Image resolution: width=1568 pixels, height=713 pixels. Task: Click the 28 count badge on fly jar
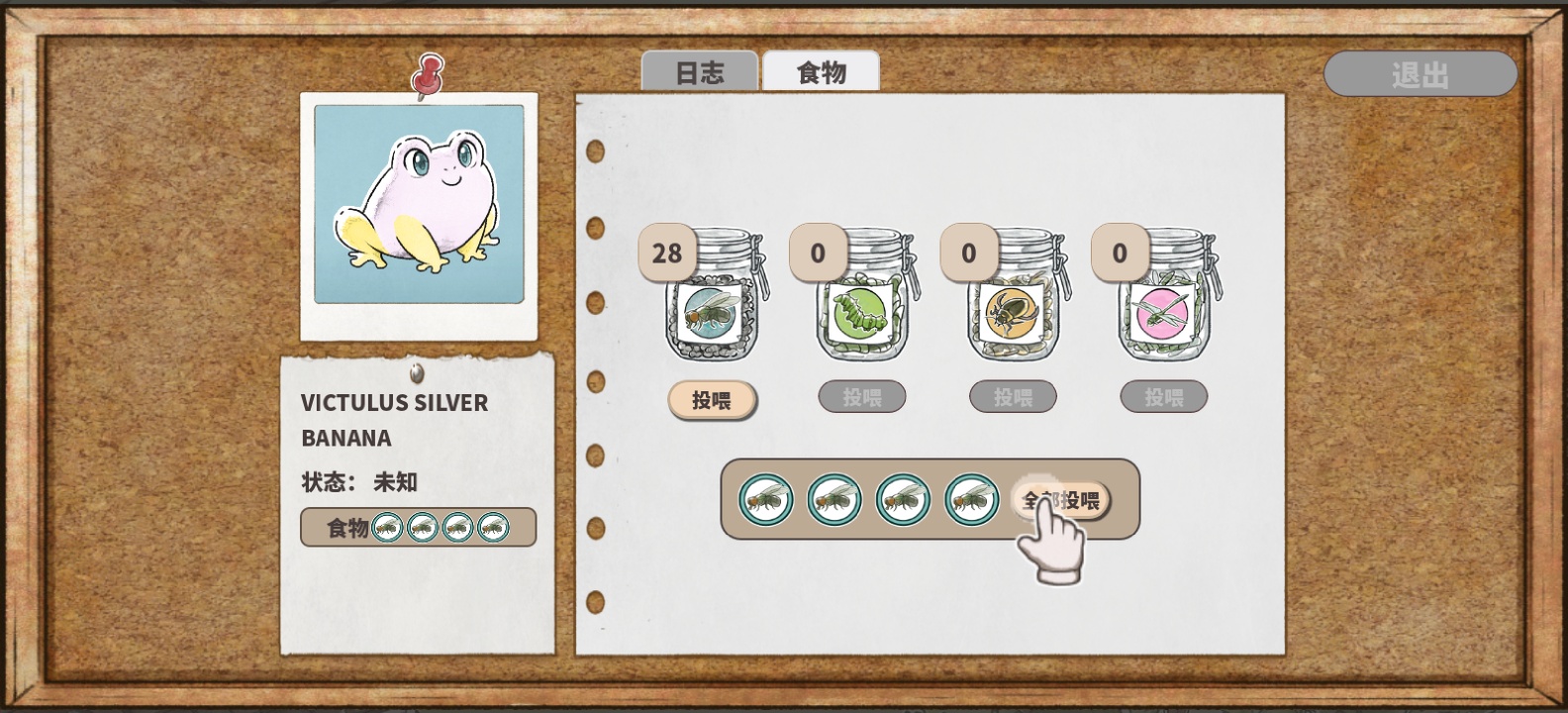669,253
